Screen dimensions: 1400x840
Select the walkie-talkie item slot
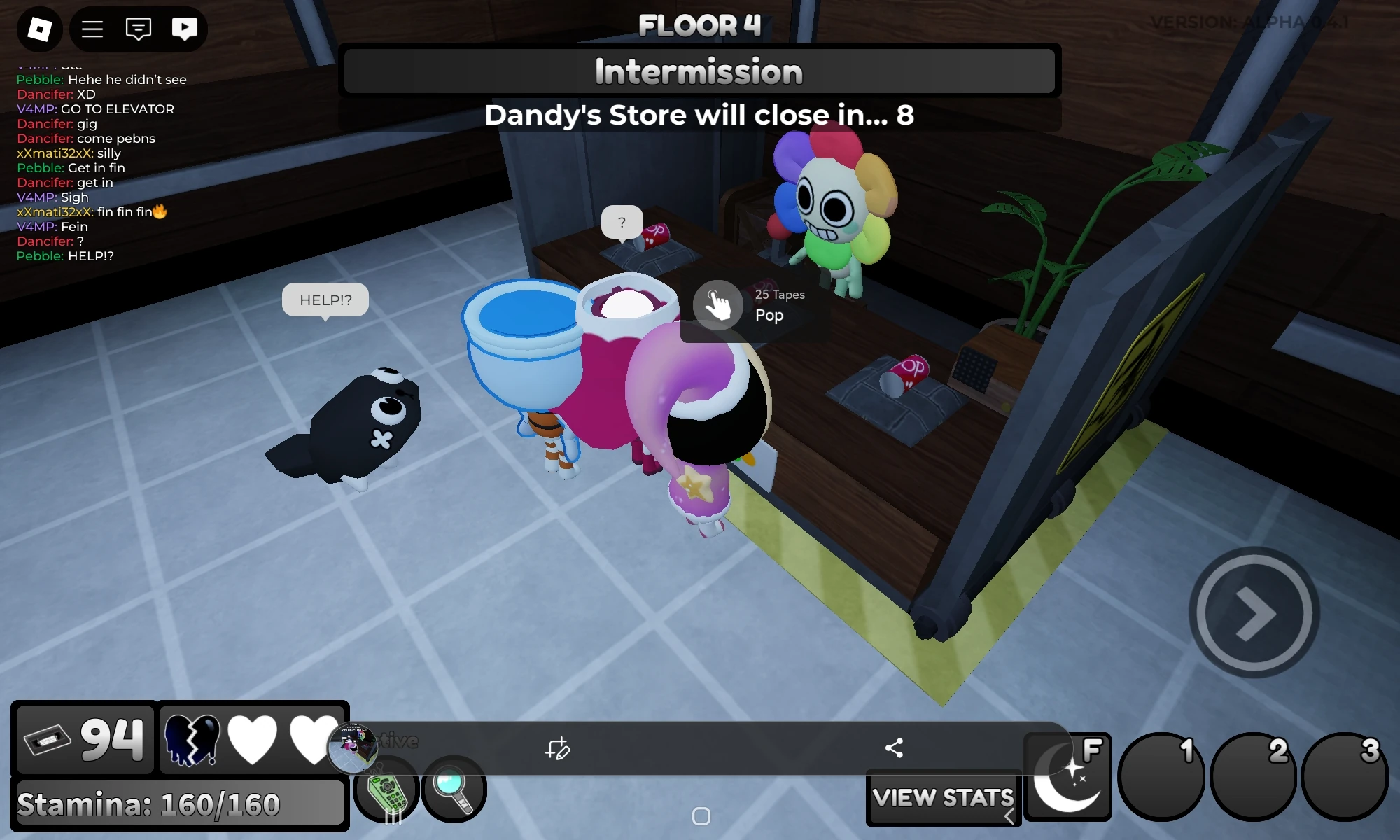pyautogui.click(x=384, y=790)
